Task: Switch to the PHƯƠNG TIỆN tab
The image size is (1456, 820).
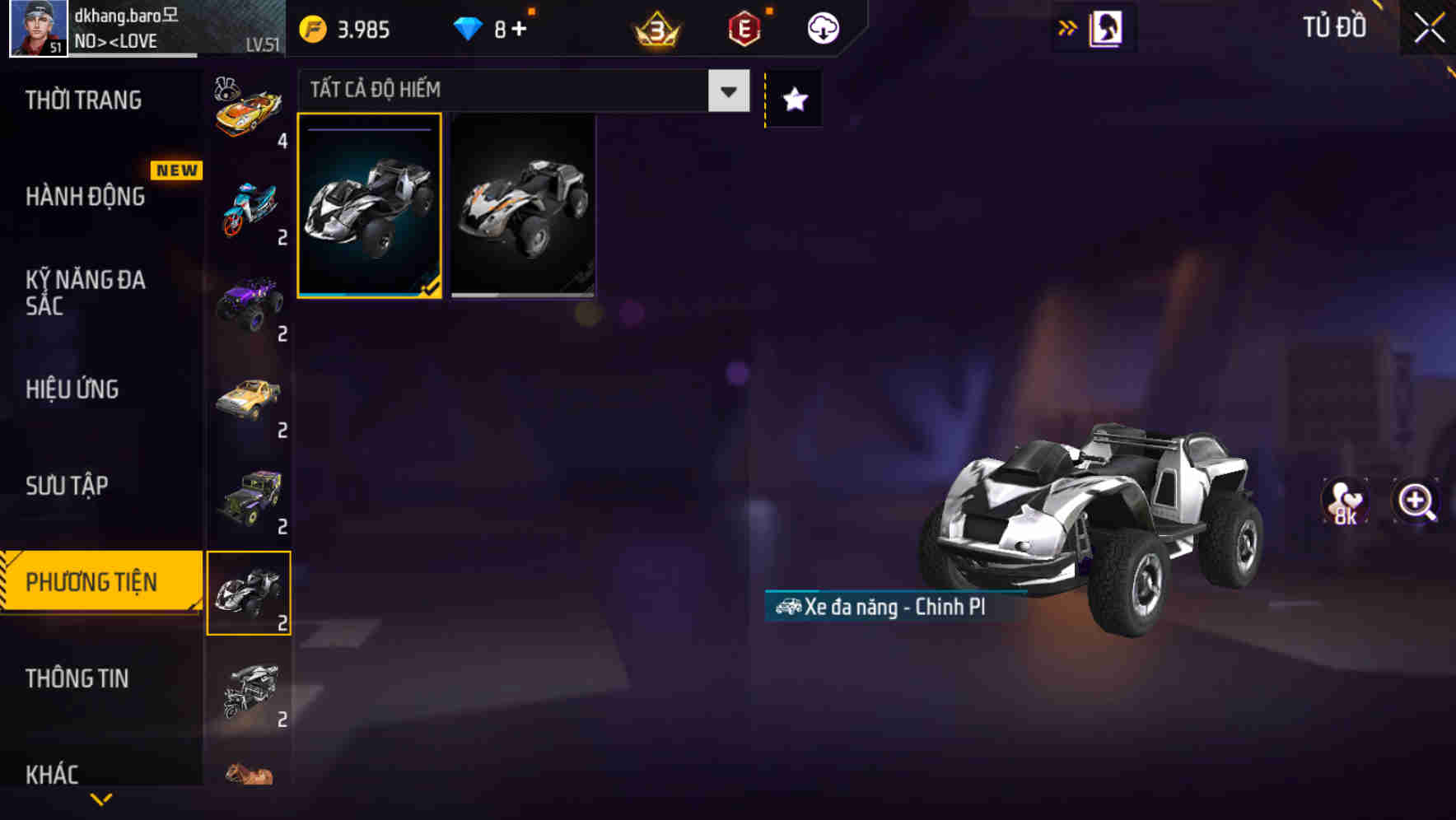Action: [x=95, y=580]
